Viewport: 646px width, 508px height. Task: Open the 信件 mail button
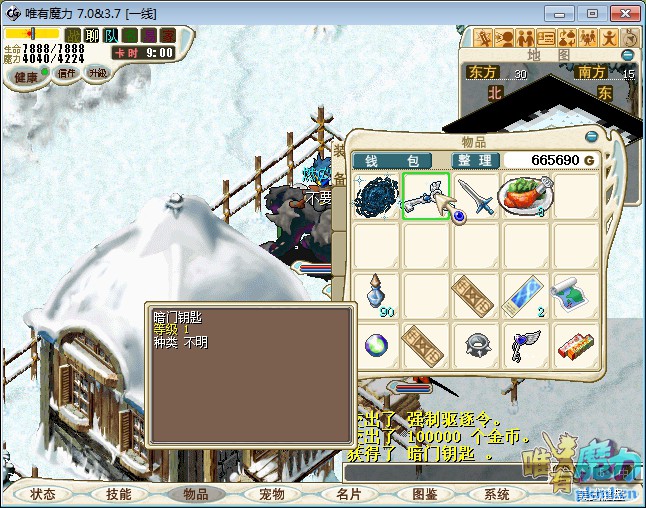[x=67, y=73]
